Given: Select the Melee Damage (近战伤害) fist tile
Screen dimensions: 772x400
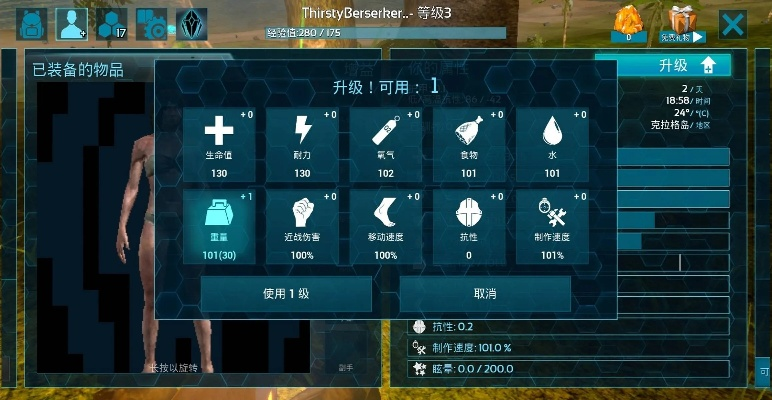Looking at the screenshot, I should [302, 227].
